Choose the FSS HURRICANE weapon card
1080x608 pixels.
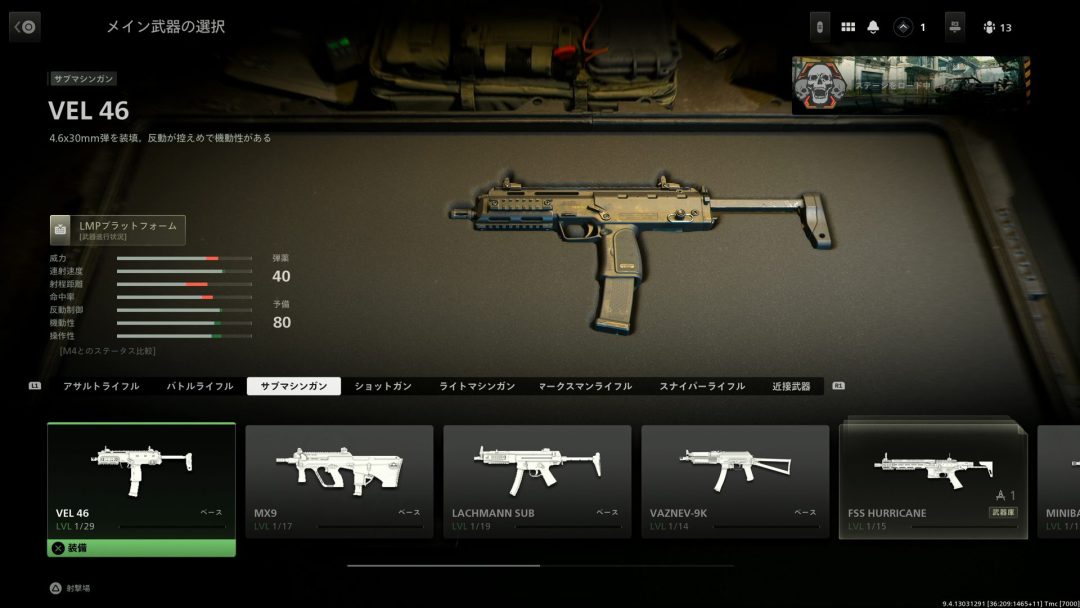933,481
